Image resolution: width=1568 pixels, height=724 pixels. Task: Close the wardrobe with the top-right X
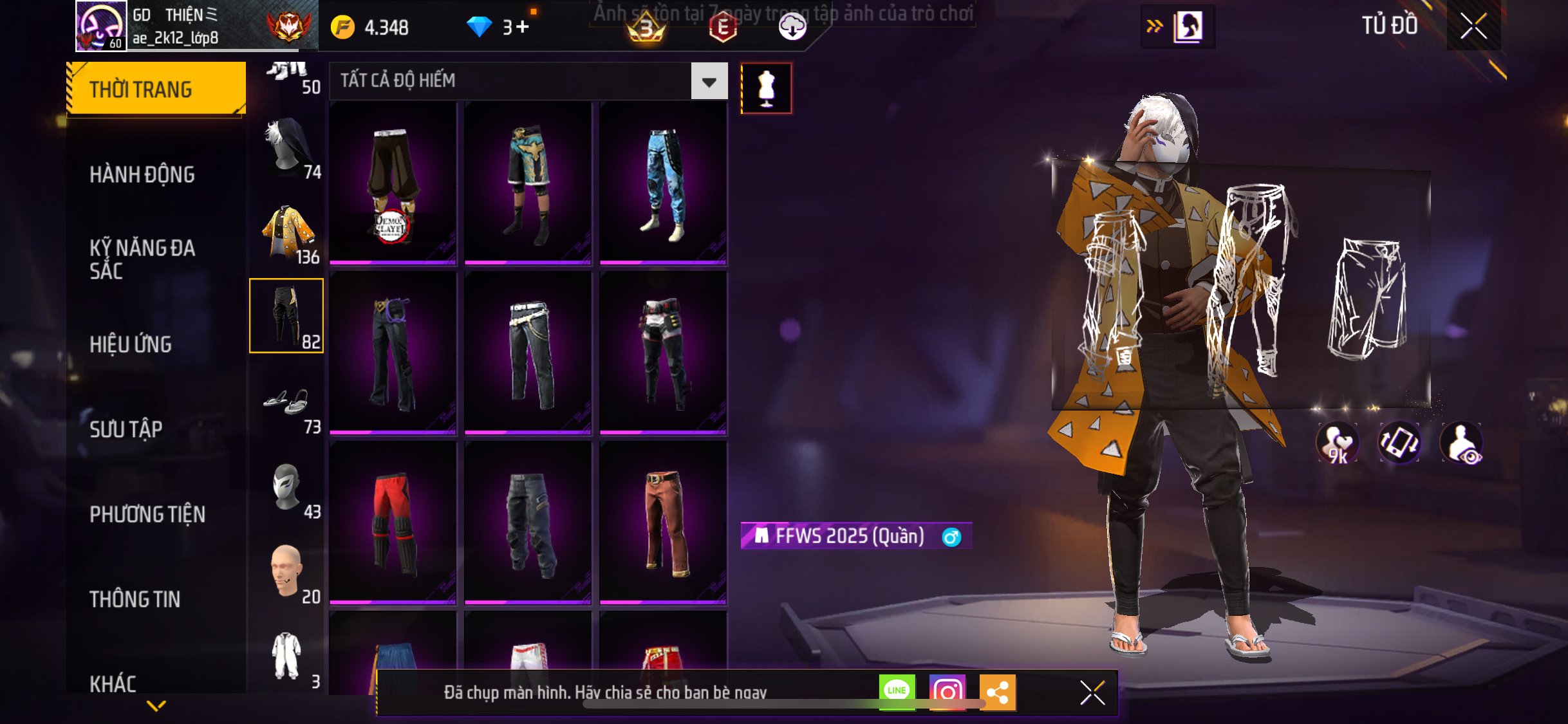(x=1473, y=26)
